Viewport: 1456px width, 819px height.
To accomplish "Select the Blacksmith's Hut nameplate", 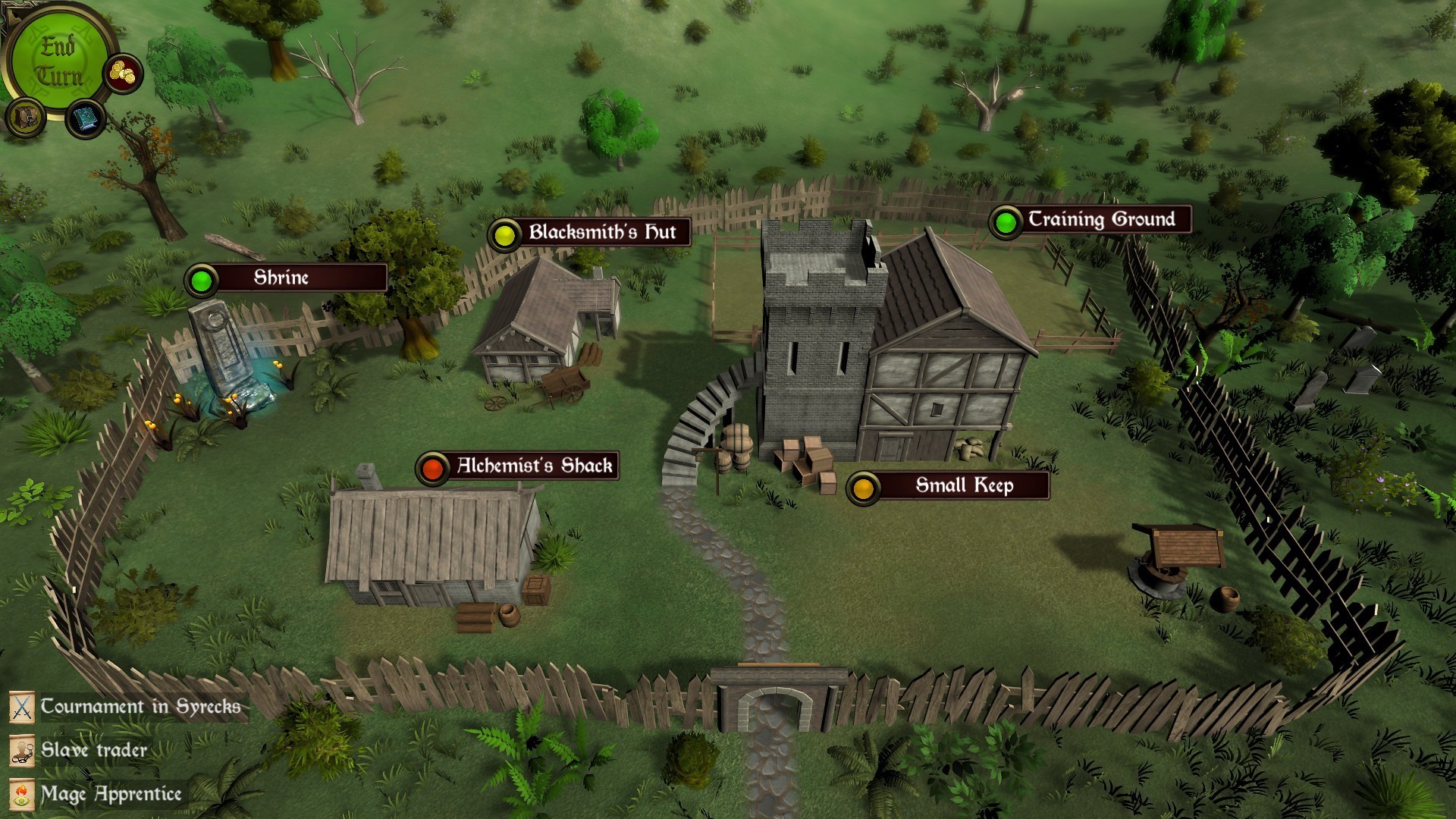I will (x=603, y=233).
